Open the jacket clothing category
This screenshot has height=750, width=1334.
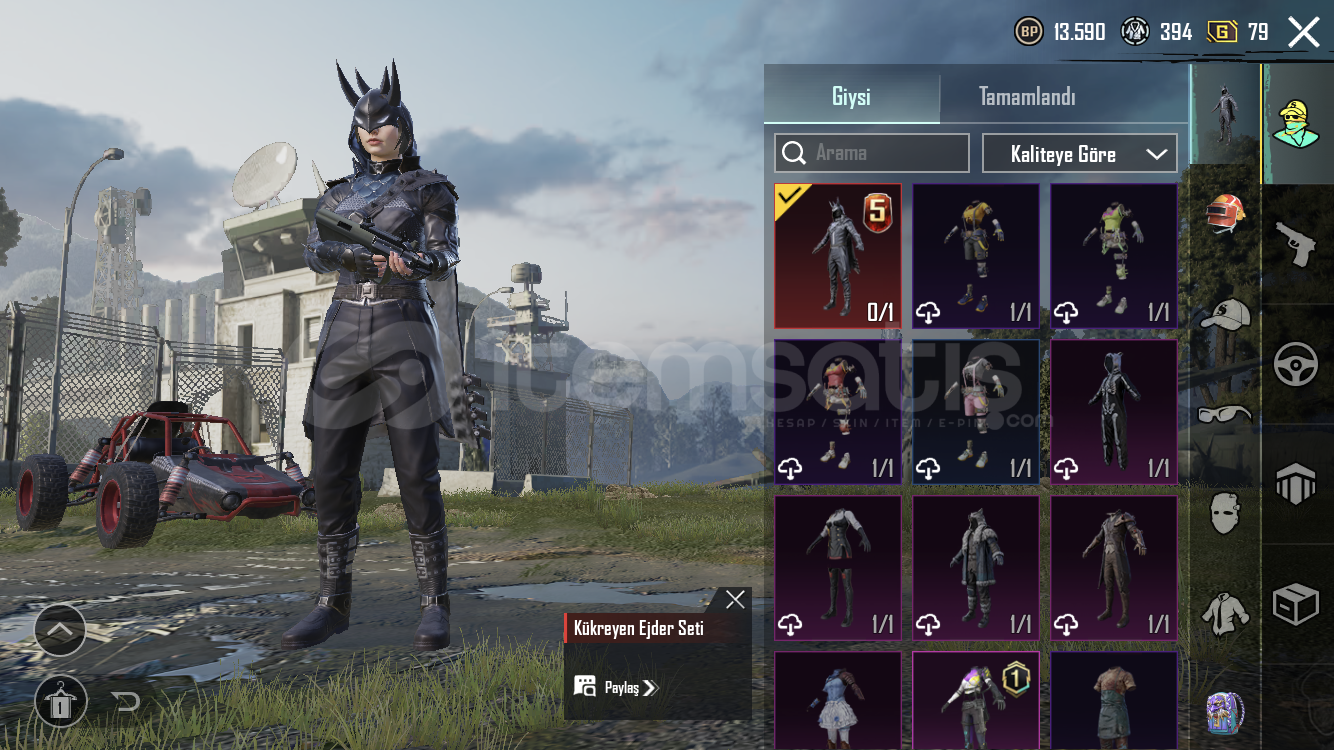(1225, 613)
